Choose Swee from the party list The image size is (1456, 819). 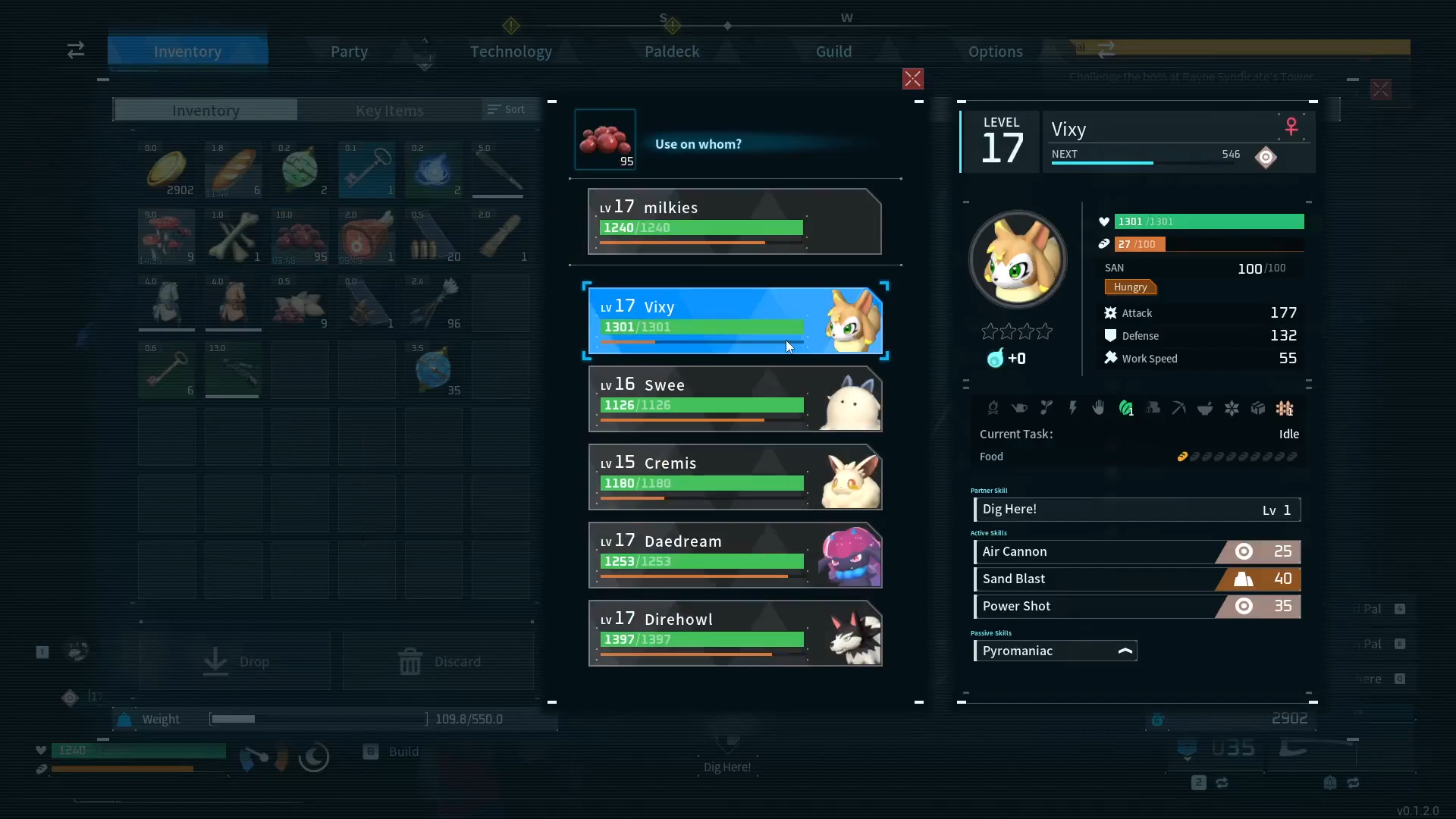pyautogui.click(x=734, y=399)
